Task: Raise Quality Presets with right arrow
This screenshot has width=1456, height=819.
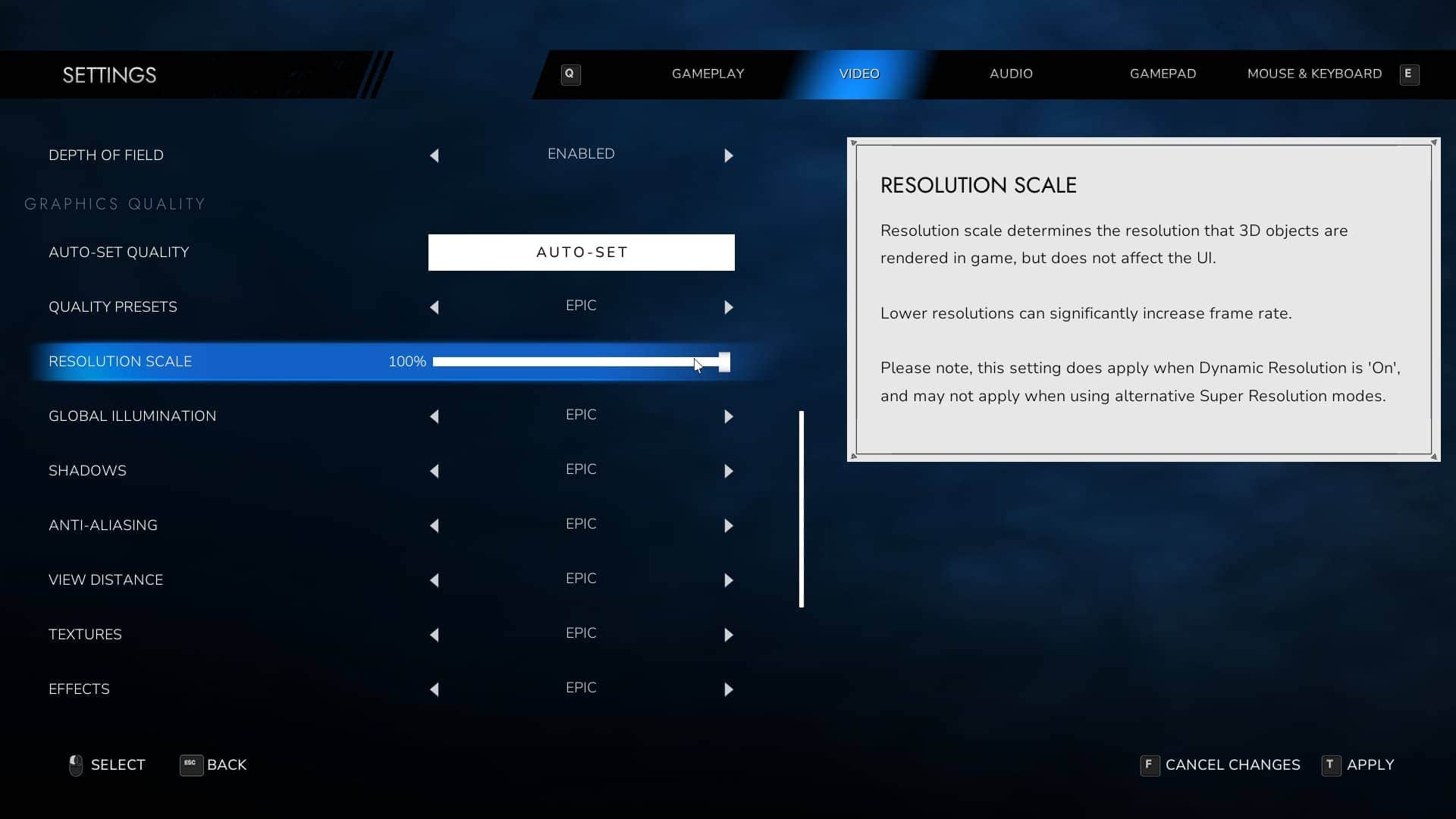Action: point(729,307)
